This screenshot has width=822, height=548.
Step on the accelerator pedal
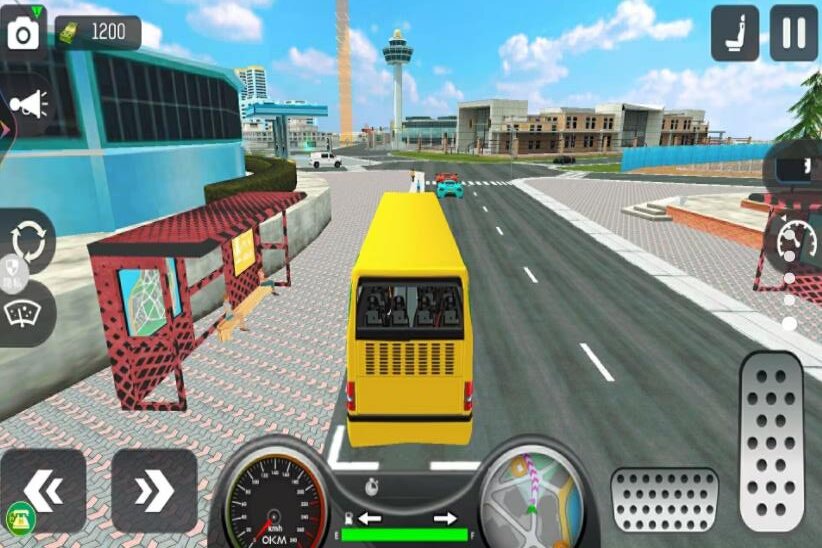[x=771, y=441]
